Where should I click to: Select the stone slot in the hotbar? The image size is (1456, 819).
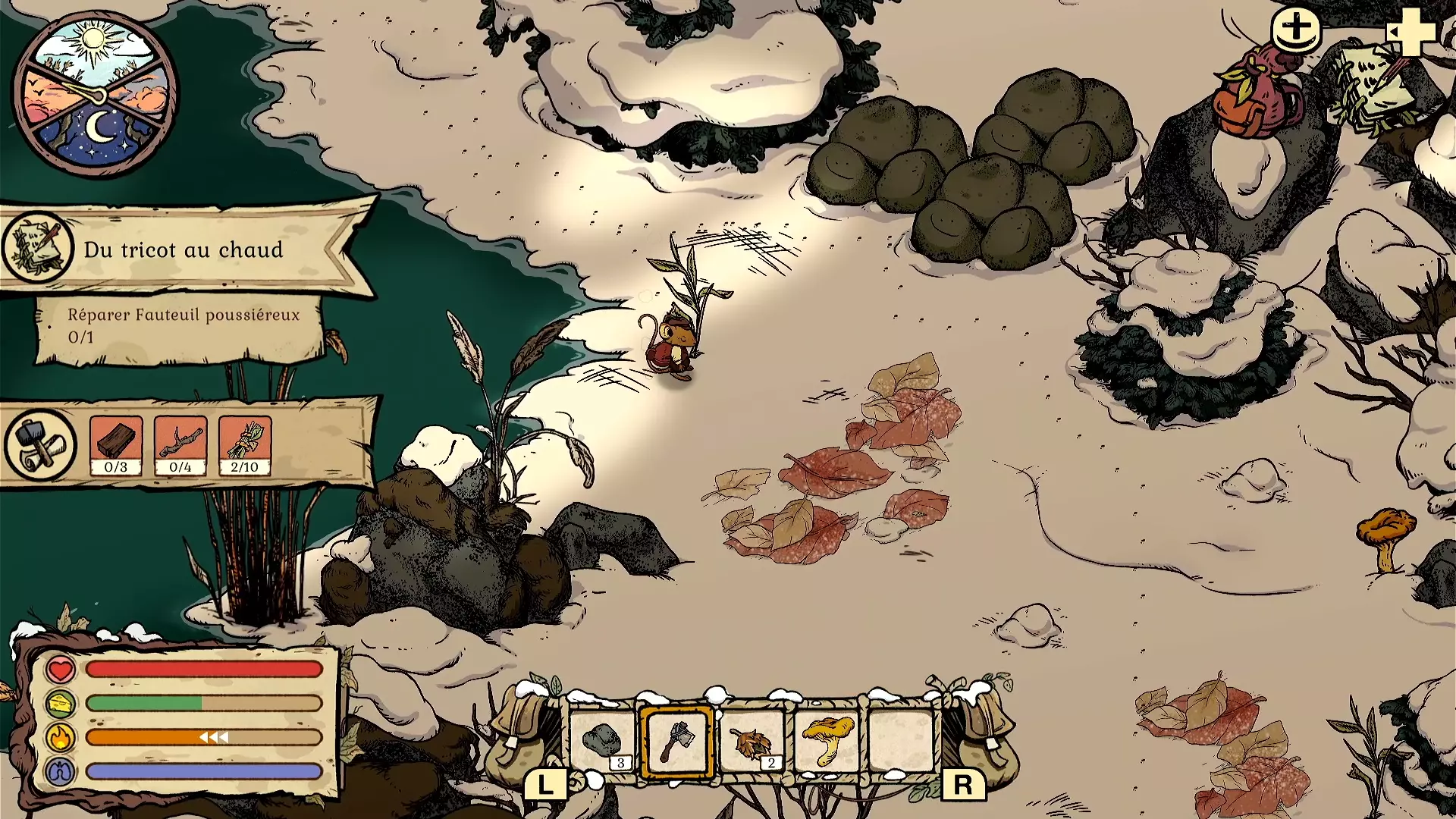tap(603, 741)
